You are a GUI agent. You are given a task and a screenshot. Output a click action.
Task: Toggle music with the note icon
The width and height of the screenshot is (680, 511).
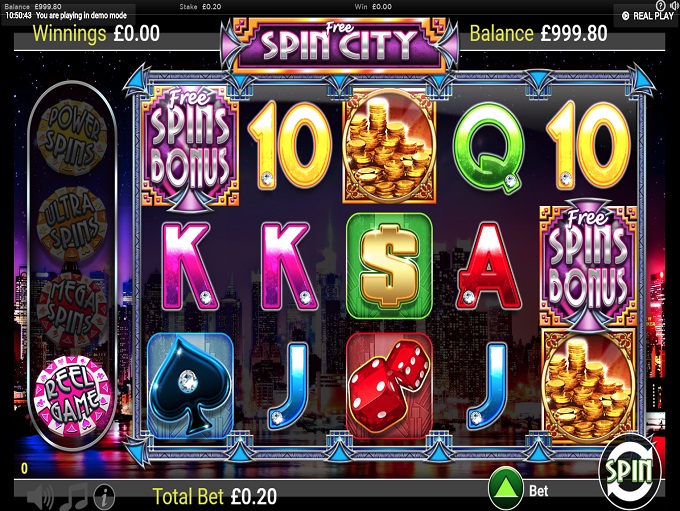72,495
